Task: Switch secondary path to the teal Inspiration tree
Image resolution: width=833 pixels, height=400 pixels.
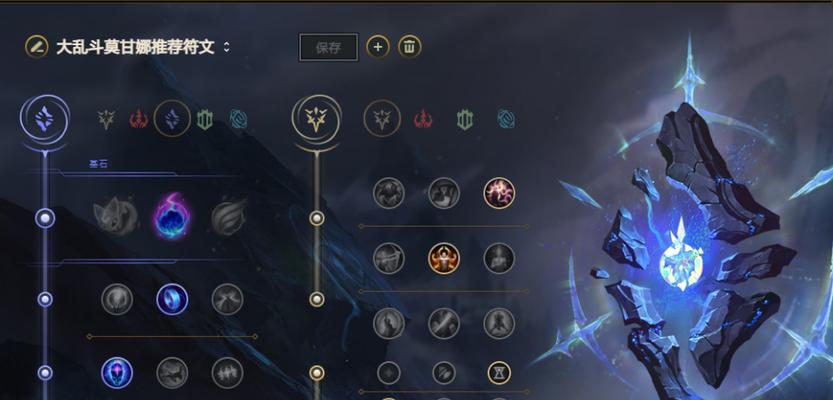Action: [506, 120]
